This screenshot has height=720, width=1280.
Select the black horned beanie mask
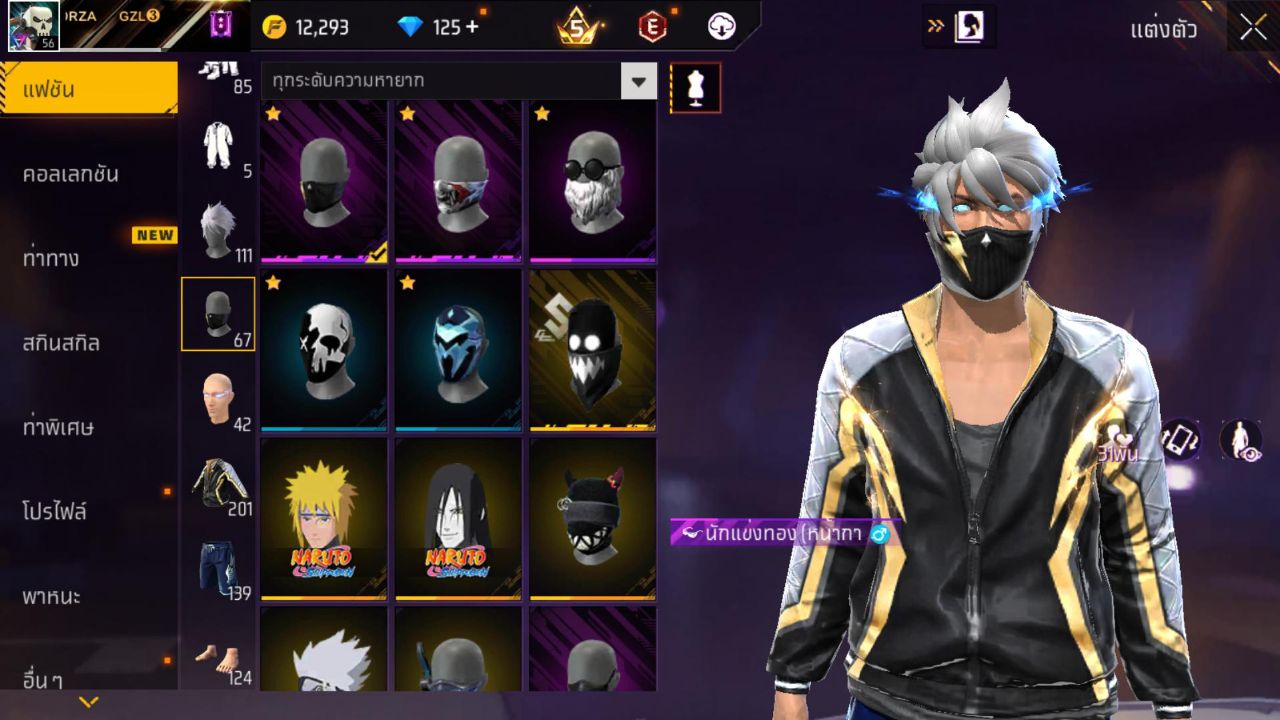[x=592, y=518]
